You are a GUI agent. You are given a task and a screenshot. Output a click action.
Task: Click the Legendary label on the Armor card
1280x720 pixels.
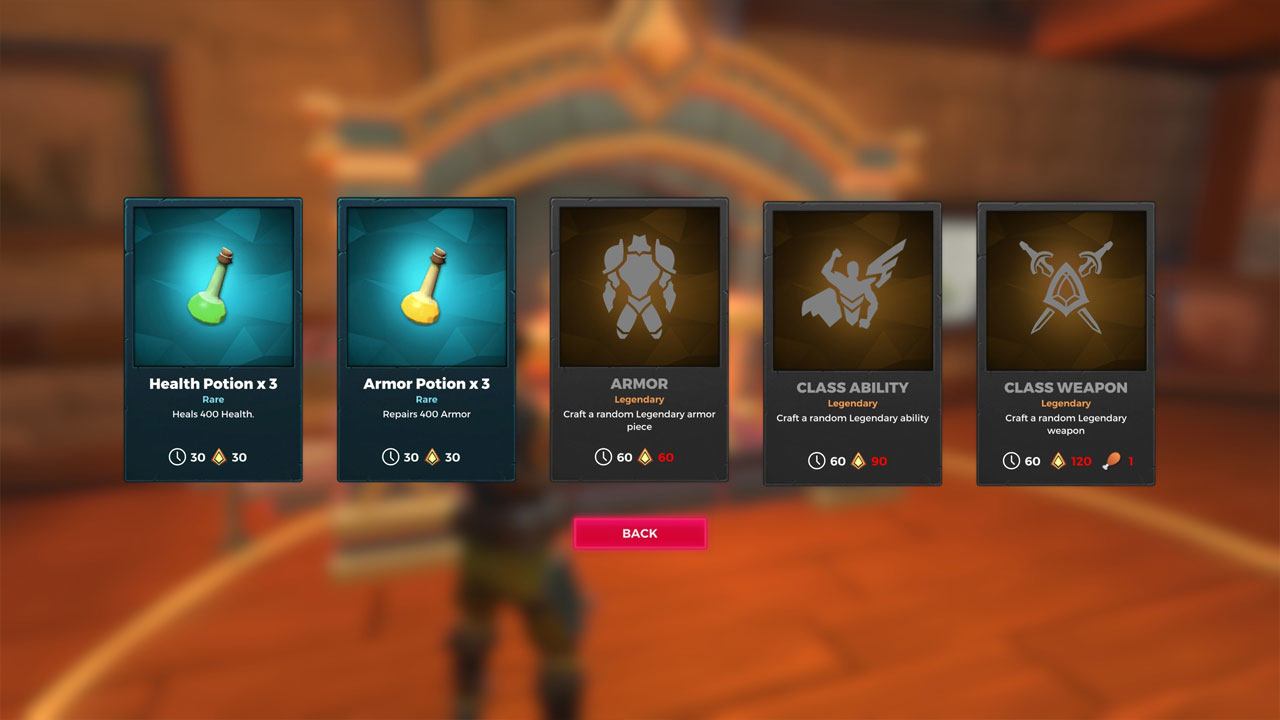pos(639,401)
